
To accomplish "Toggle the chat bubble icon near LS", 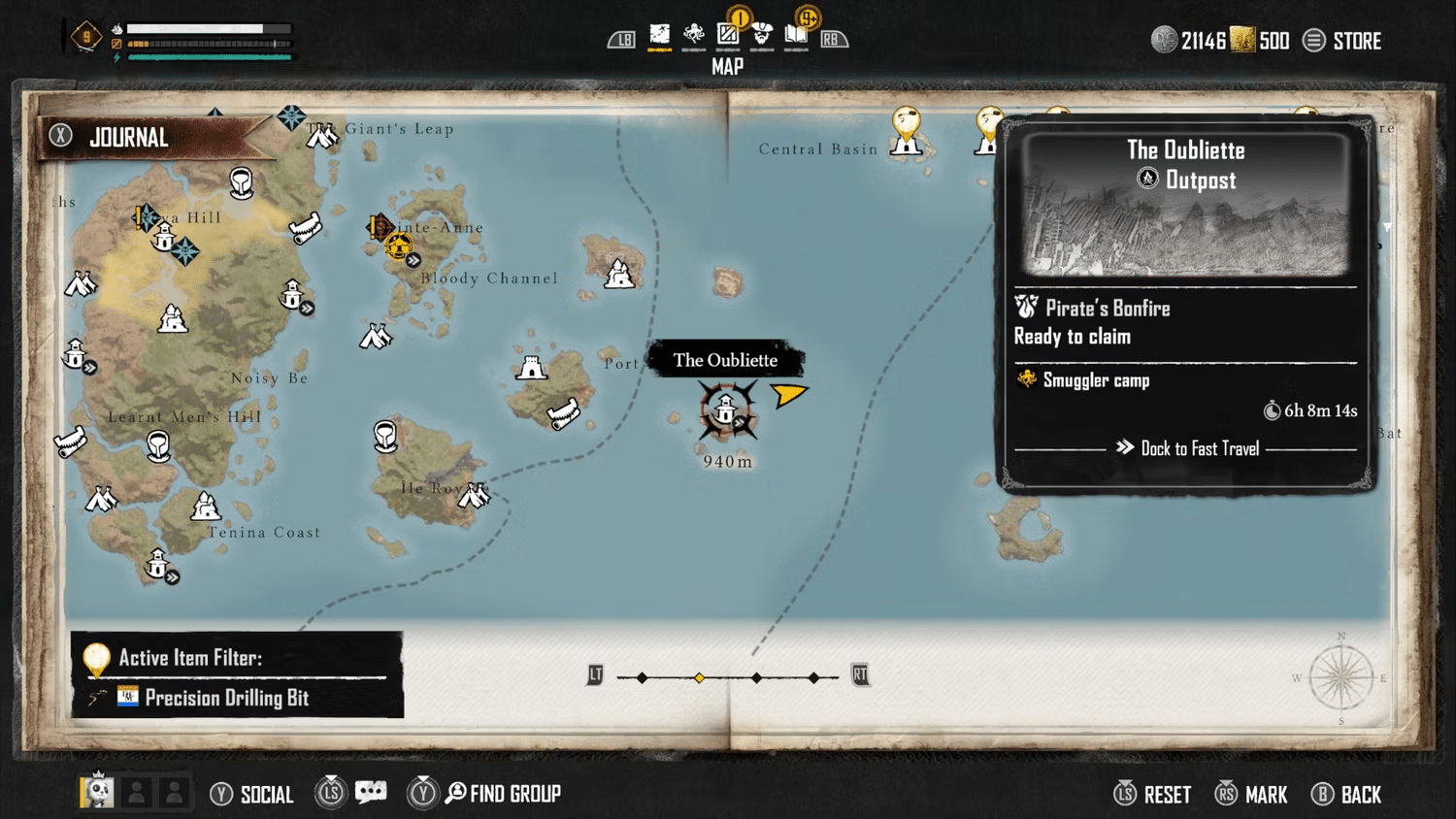I will click(x=372, y=792).
